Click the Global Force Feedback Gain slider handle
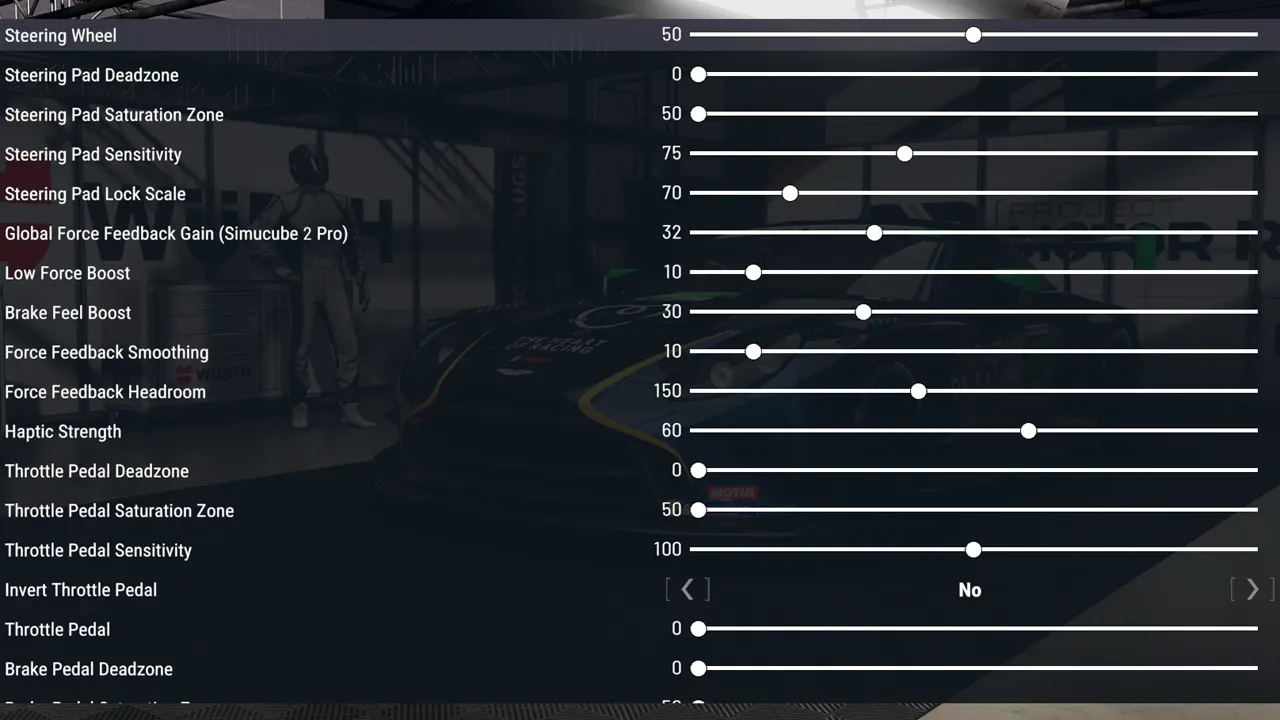This screenshot has width=1280, height=720. coord(874,232)
